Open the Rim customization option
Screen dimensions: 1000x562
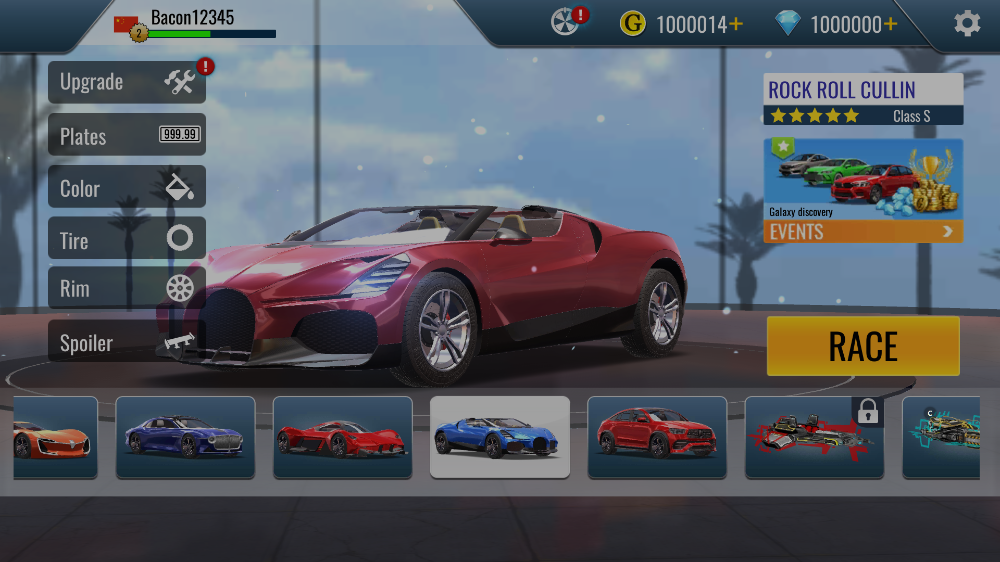click(x=127, y=289)
